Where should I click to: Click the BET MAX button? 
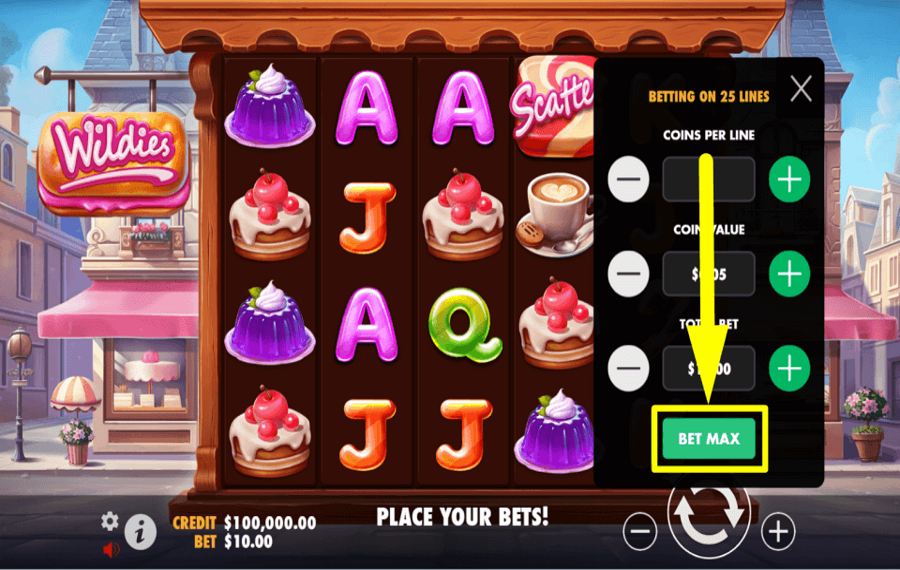[708, 439]
